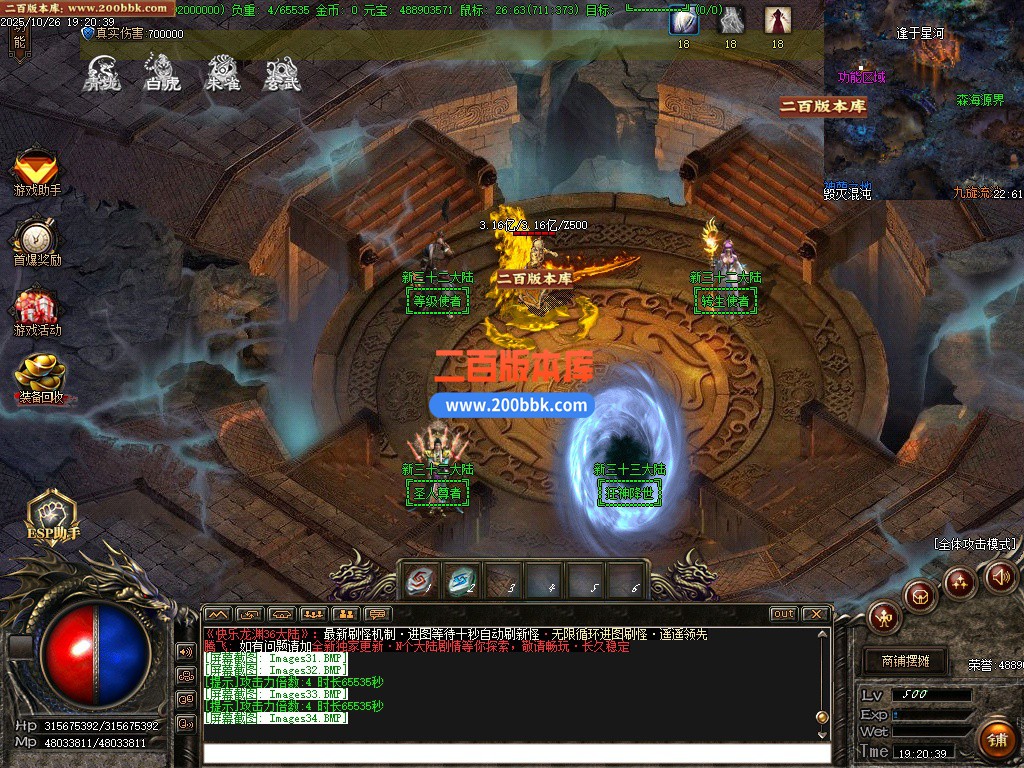The image size is (1024, 768).
Task: Open skills via the sparkle stars button
Action: tap(959, 581)
